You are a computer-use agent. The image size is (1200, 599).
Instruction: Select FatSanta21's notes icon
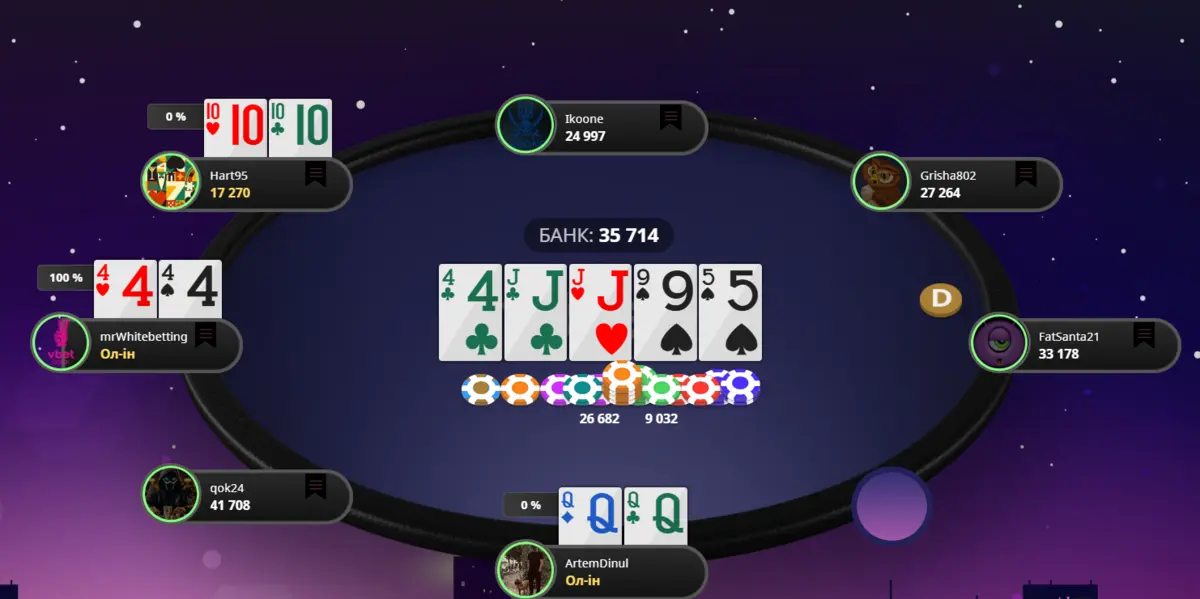click(x=1144, y=335)
